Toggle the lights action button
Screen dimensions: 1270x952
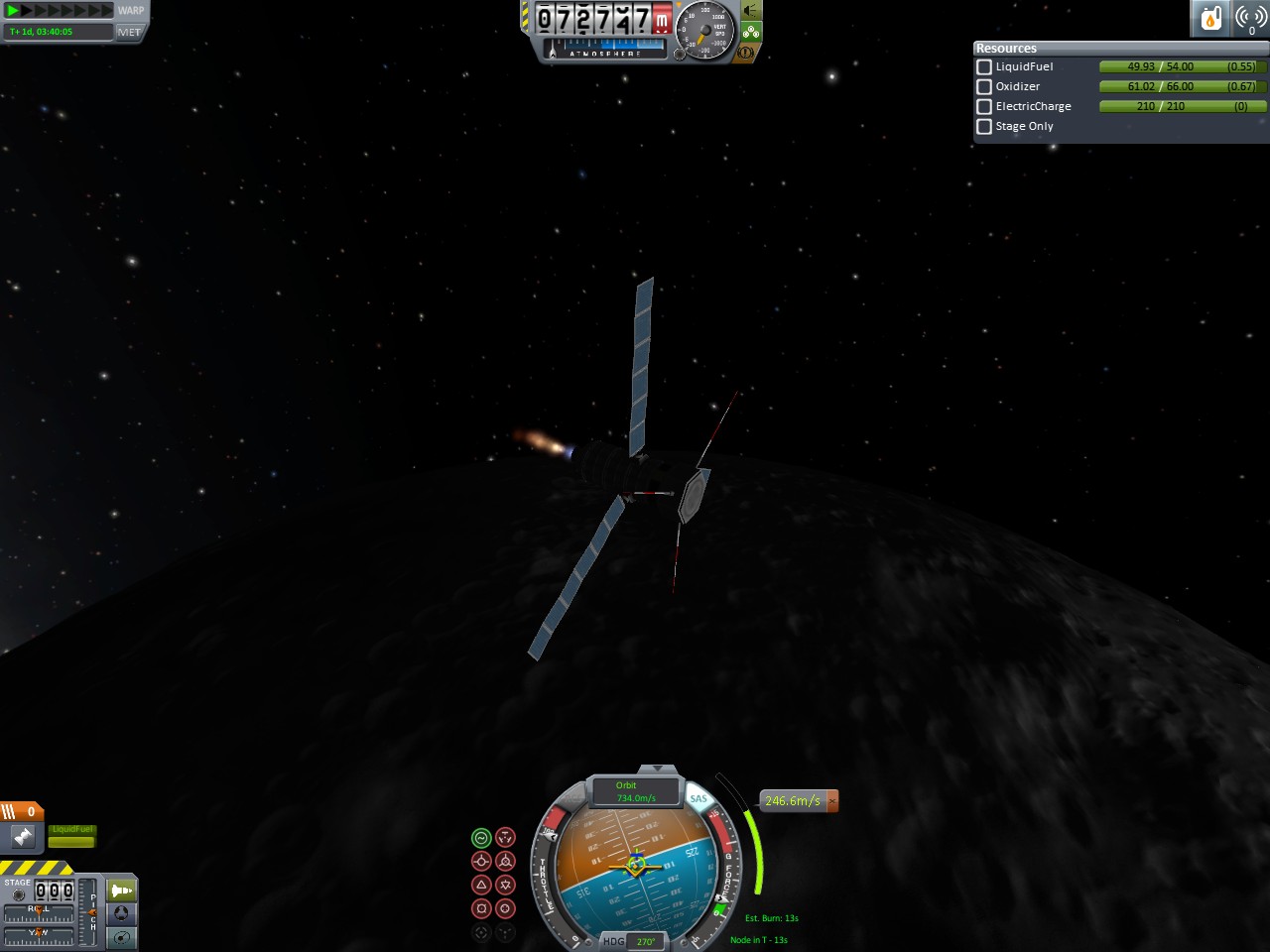(x=751, y=10)
